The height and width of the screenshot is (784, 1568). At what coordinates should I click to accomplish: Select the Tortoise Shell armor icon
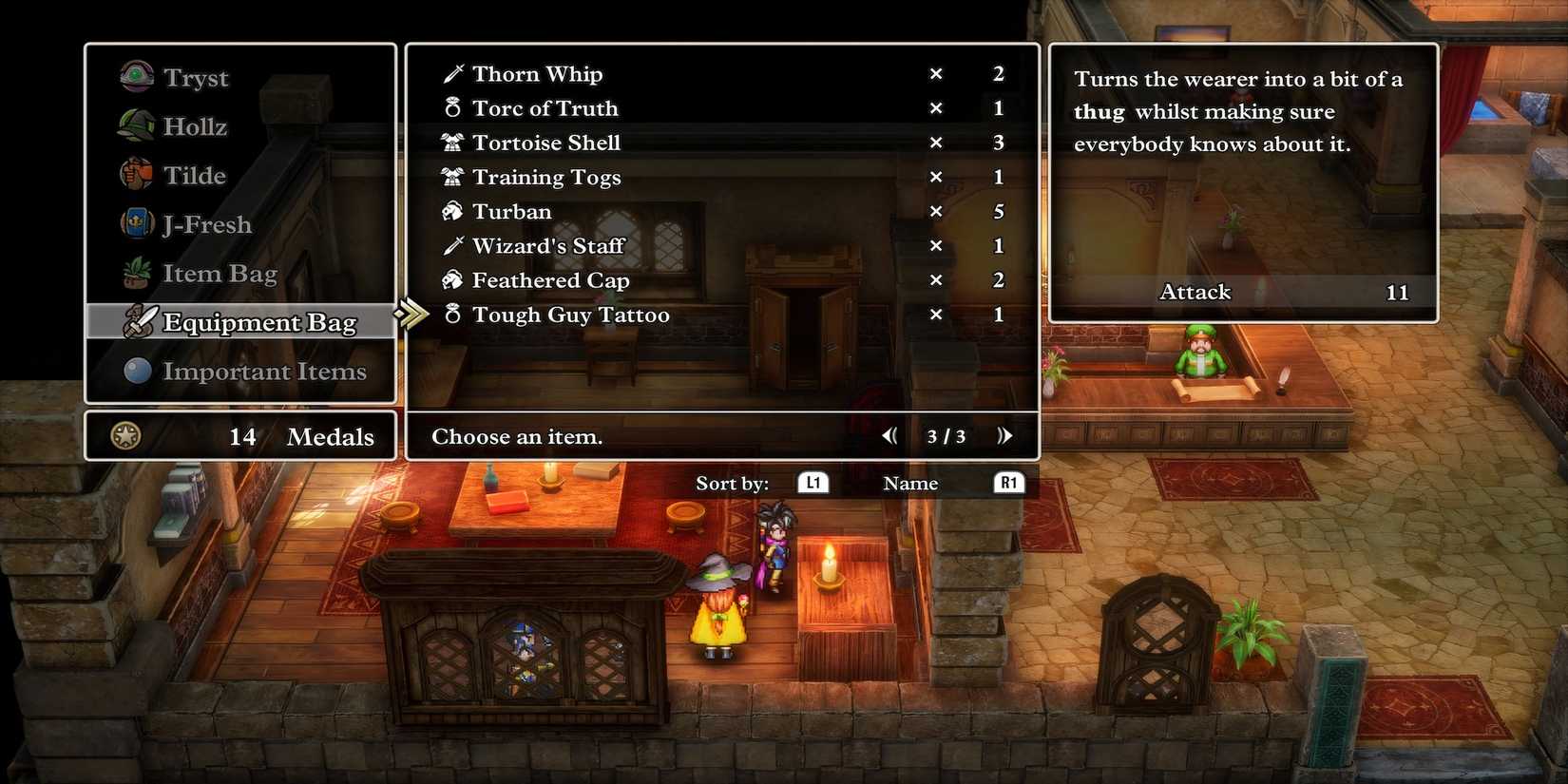(454, 142)
